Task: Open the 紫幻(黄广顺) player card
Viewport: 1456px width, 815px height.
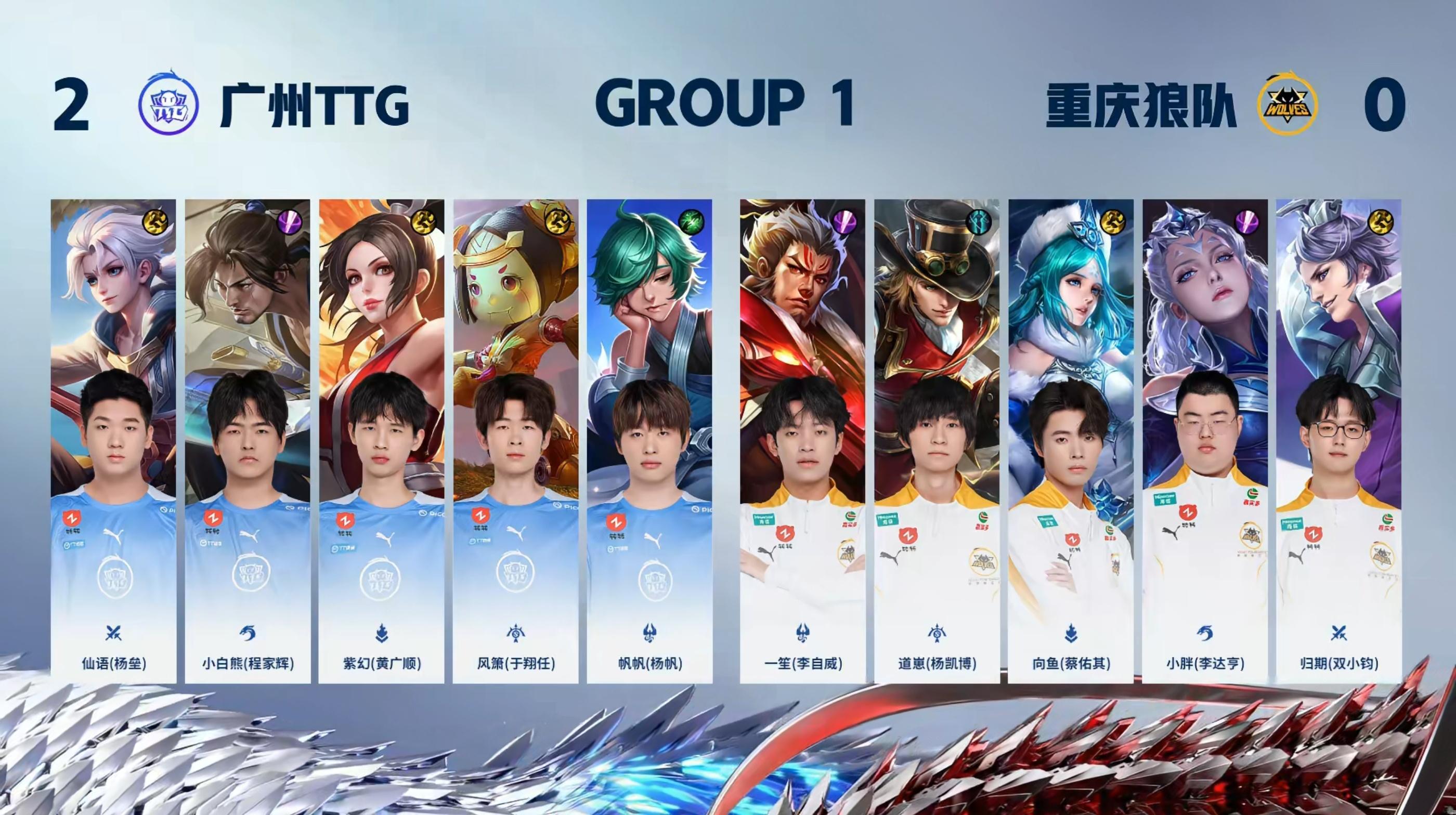Action: coord(382,441)
